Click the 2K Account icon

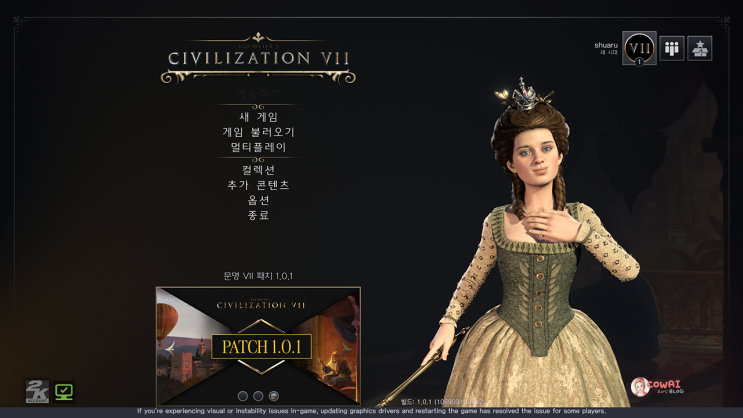(x=36, y=392)
